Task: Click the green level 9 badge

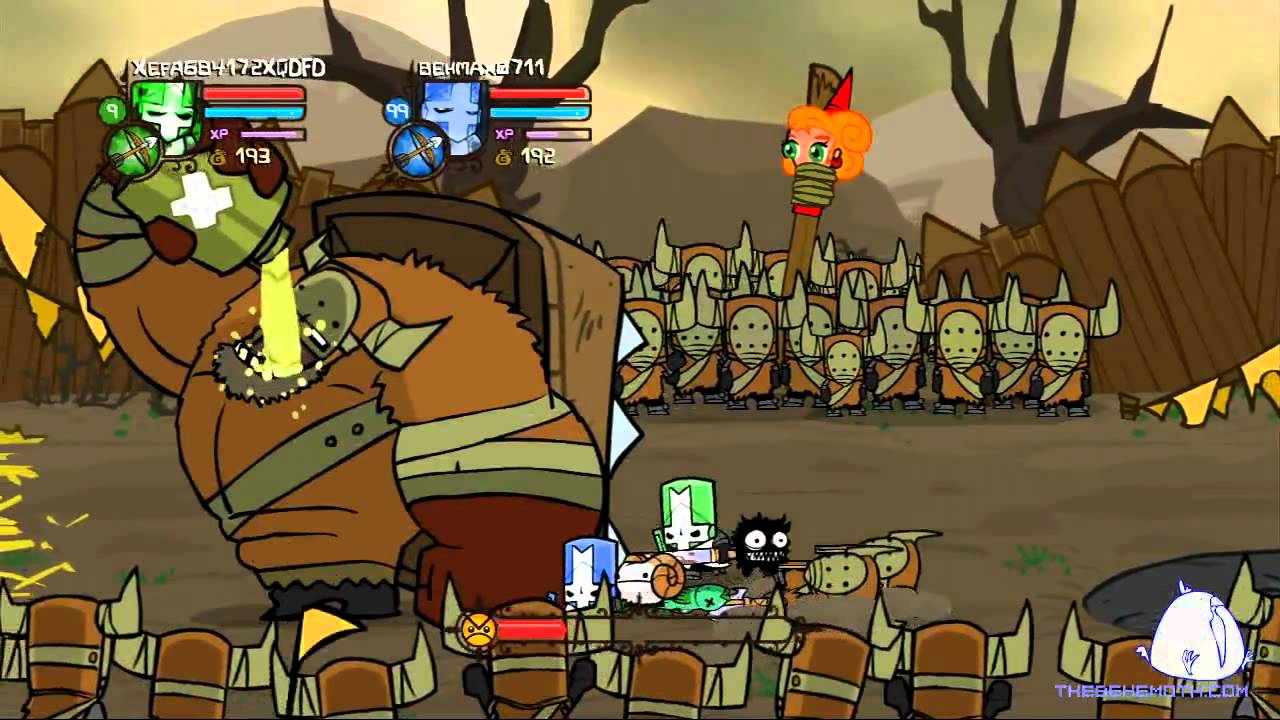Action: 113,110
